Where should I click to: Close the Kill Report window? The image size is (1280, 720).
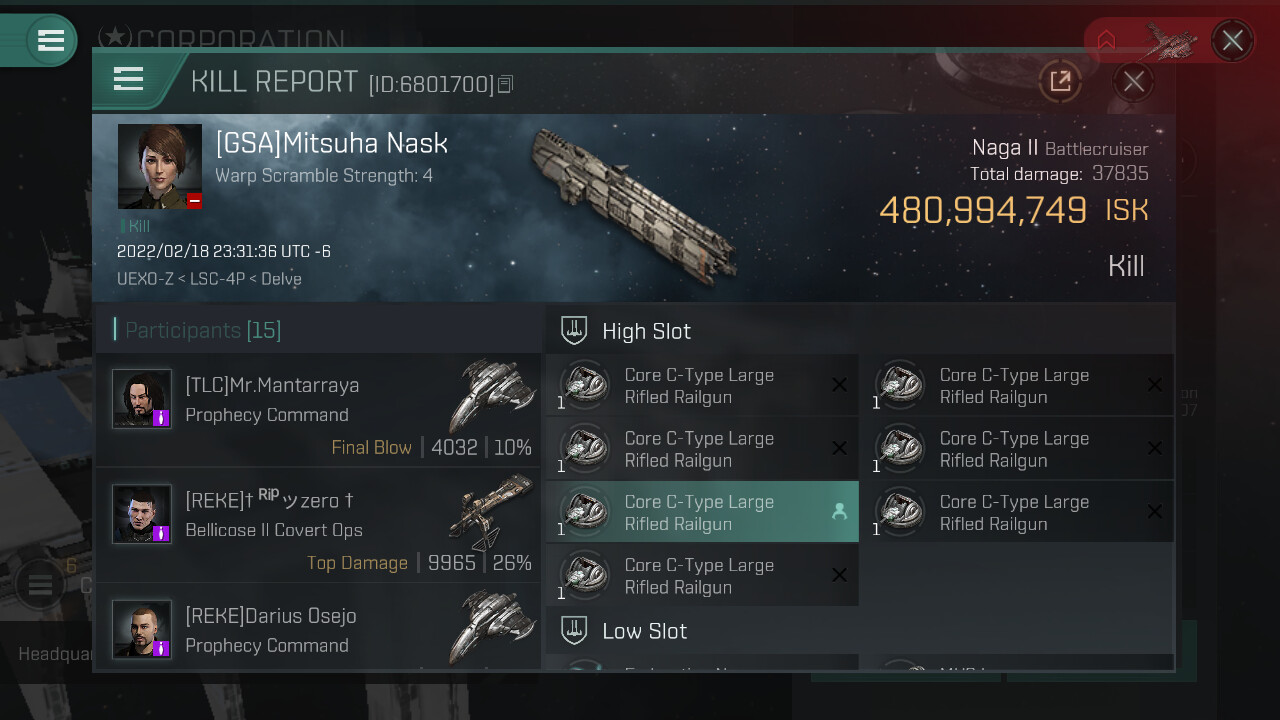click(x=1133, y=82)
